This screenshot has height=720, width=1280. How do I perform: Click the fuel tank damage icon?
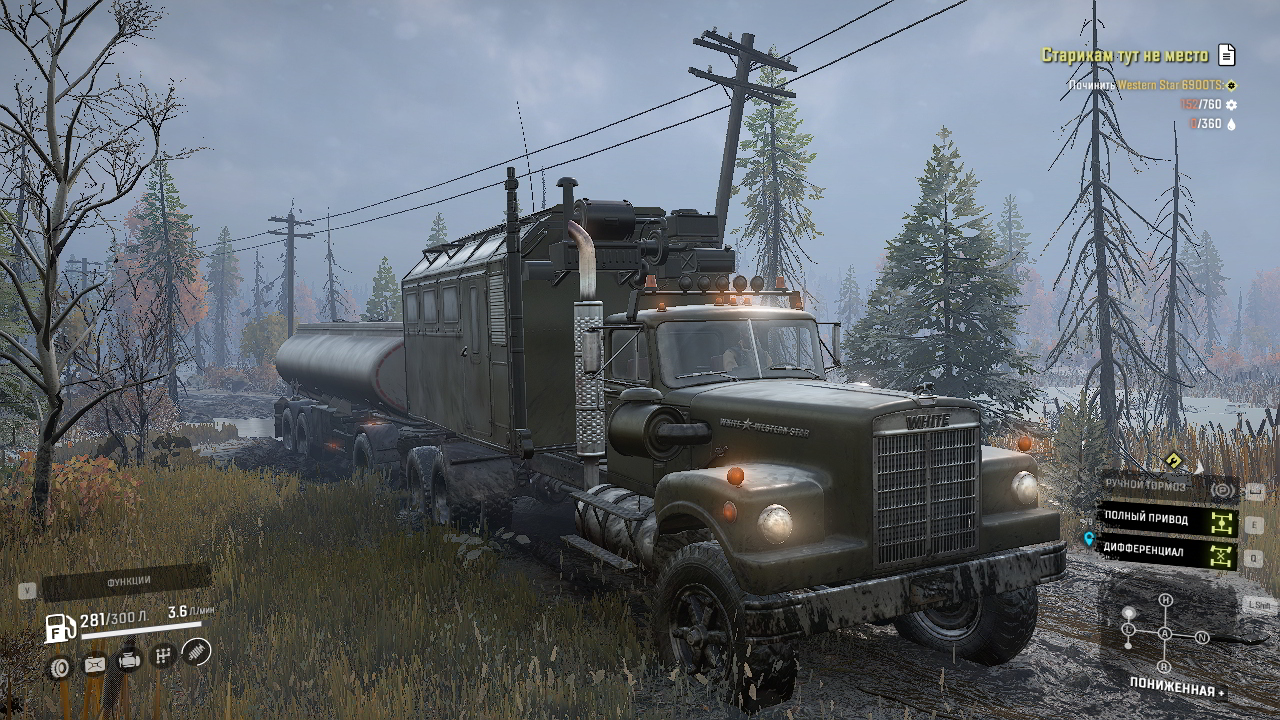pyautogui.click(x=95, y=663)
